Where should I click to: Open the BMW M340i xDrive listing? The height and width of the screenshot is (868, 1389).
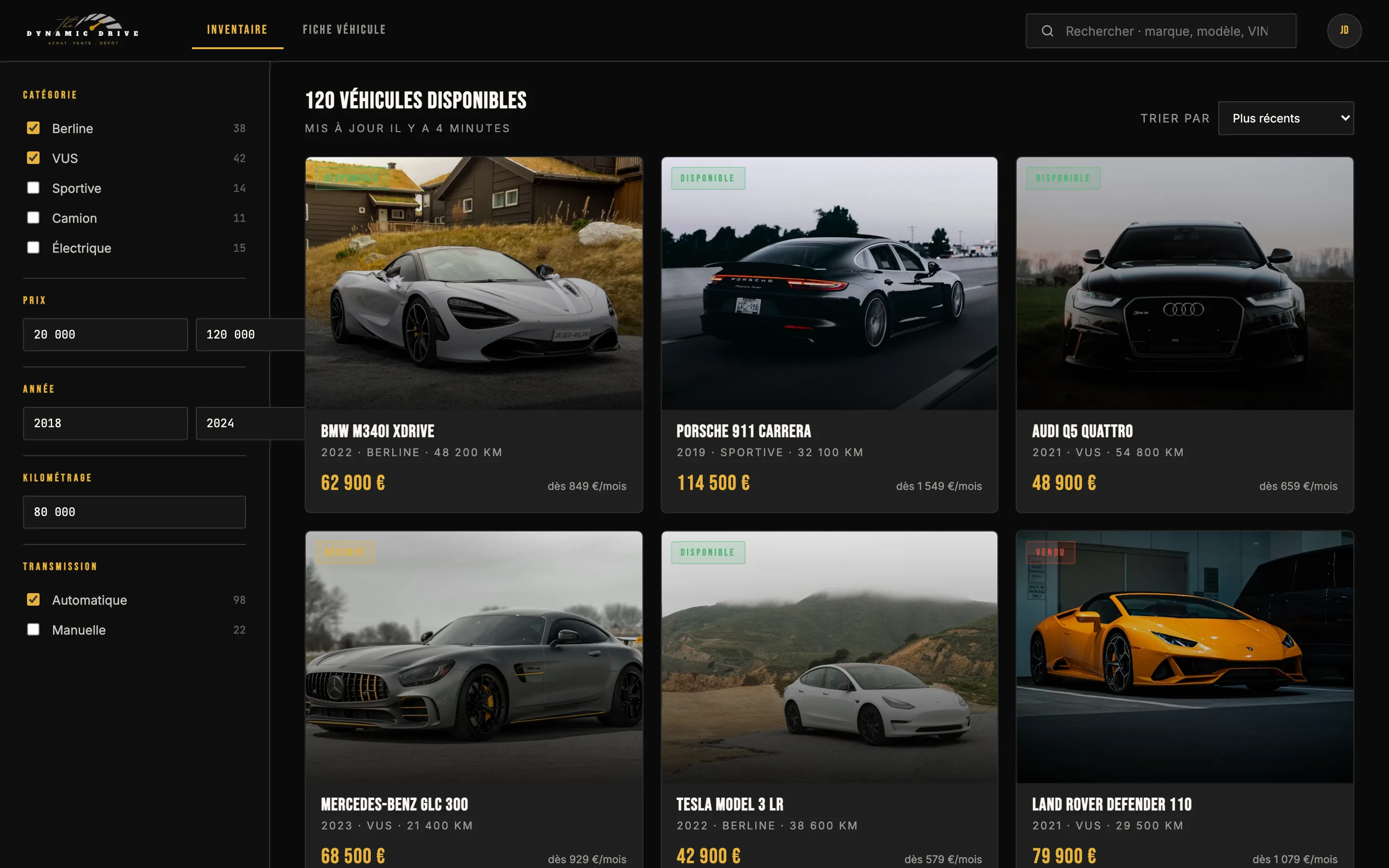474,334
